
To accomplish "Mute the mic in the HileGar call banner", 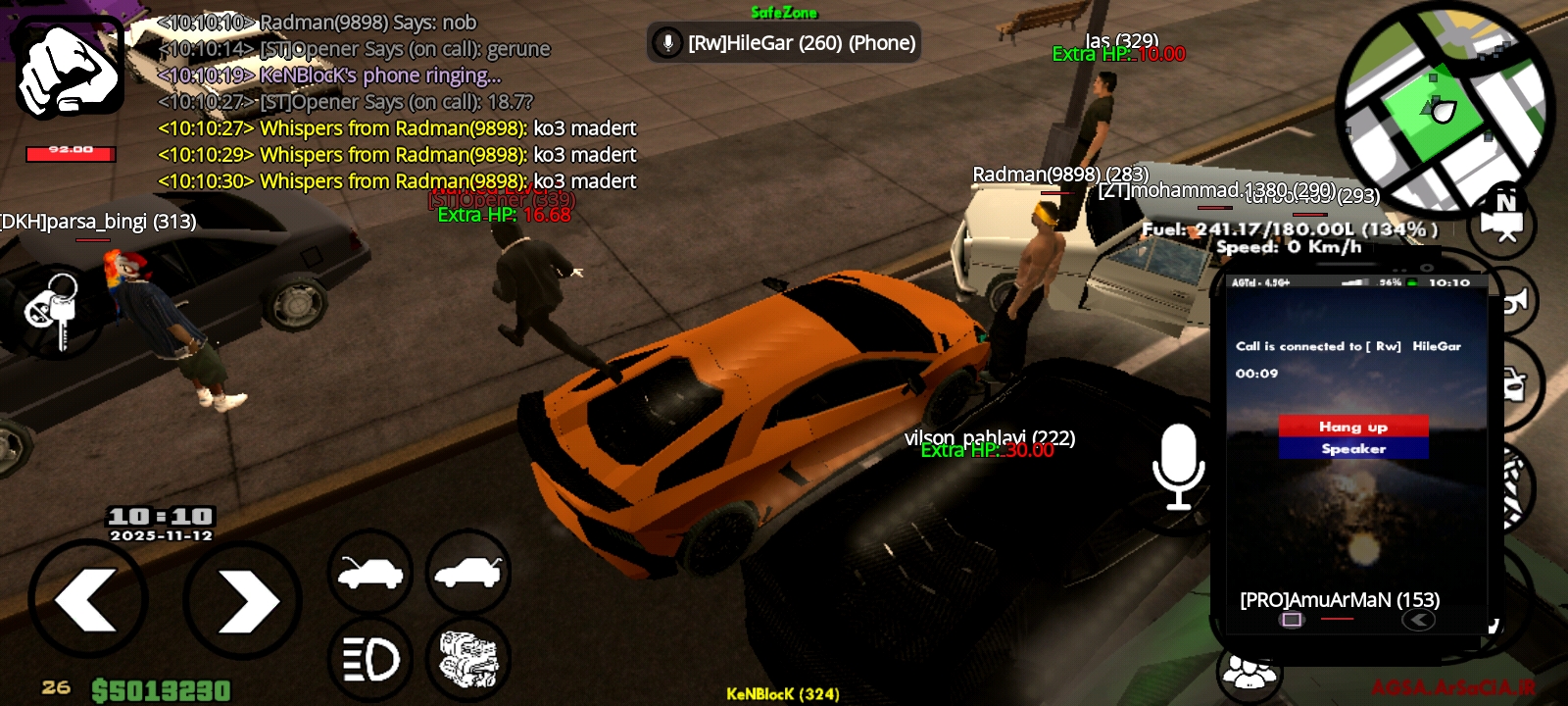I will 668,42.
